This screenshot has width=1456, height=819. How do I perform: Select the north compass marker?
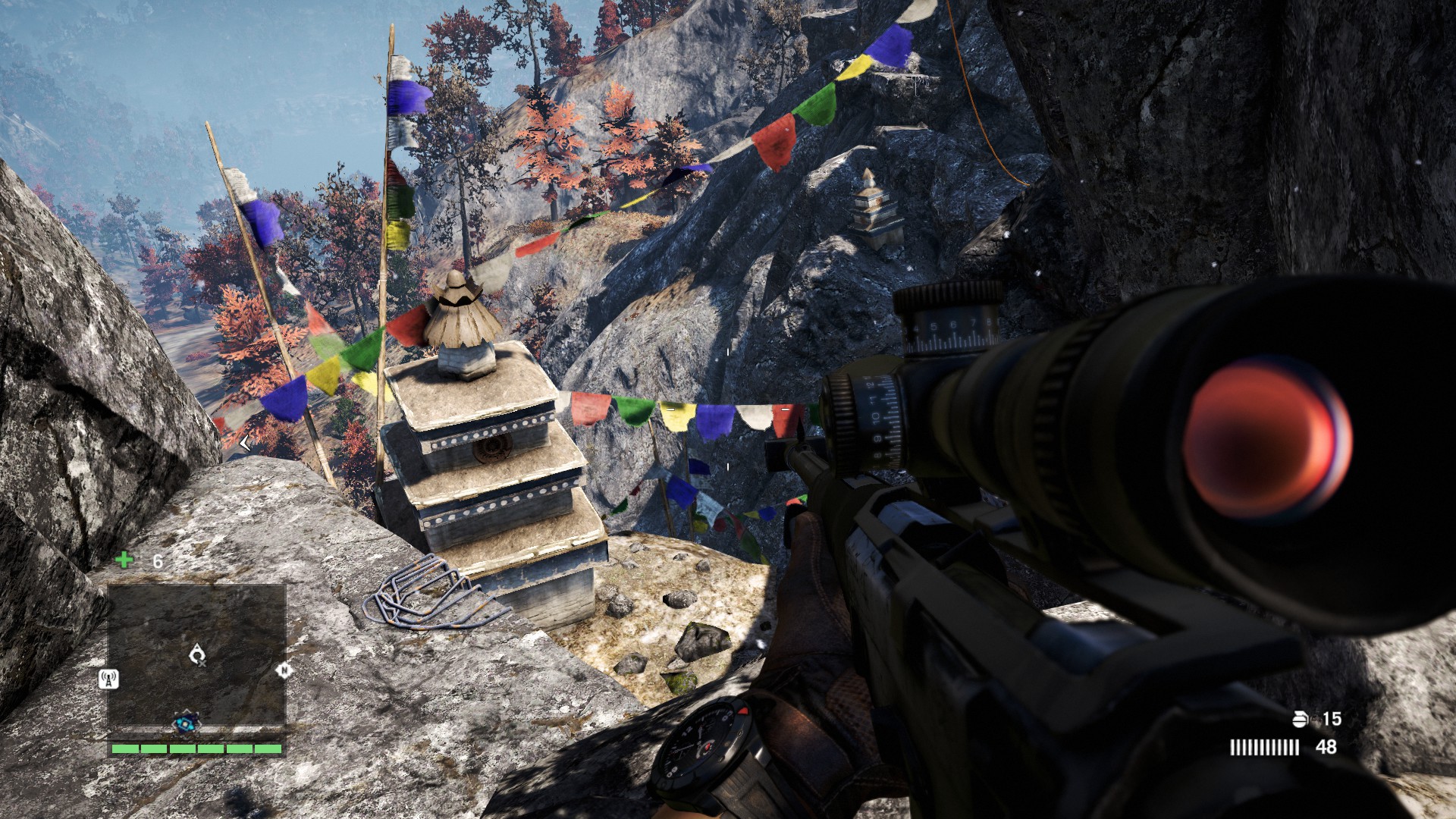[x=284, y=670]
